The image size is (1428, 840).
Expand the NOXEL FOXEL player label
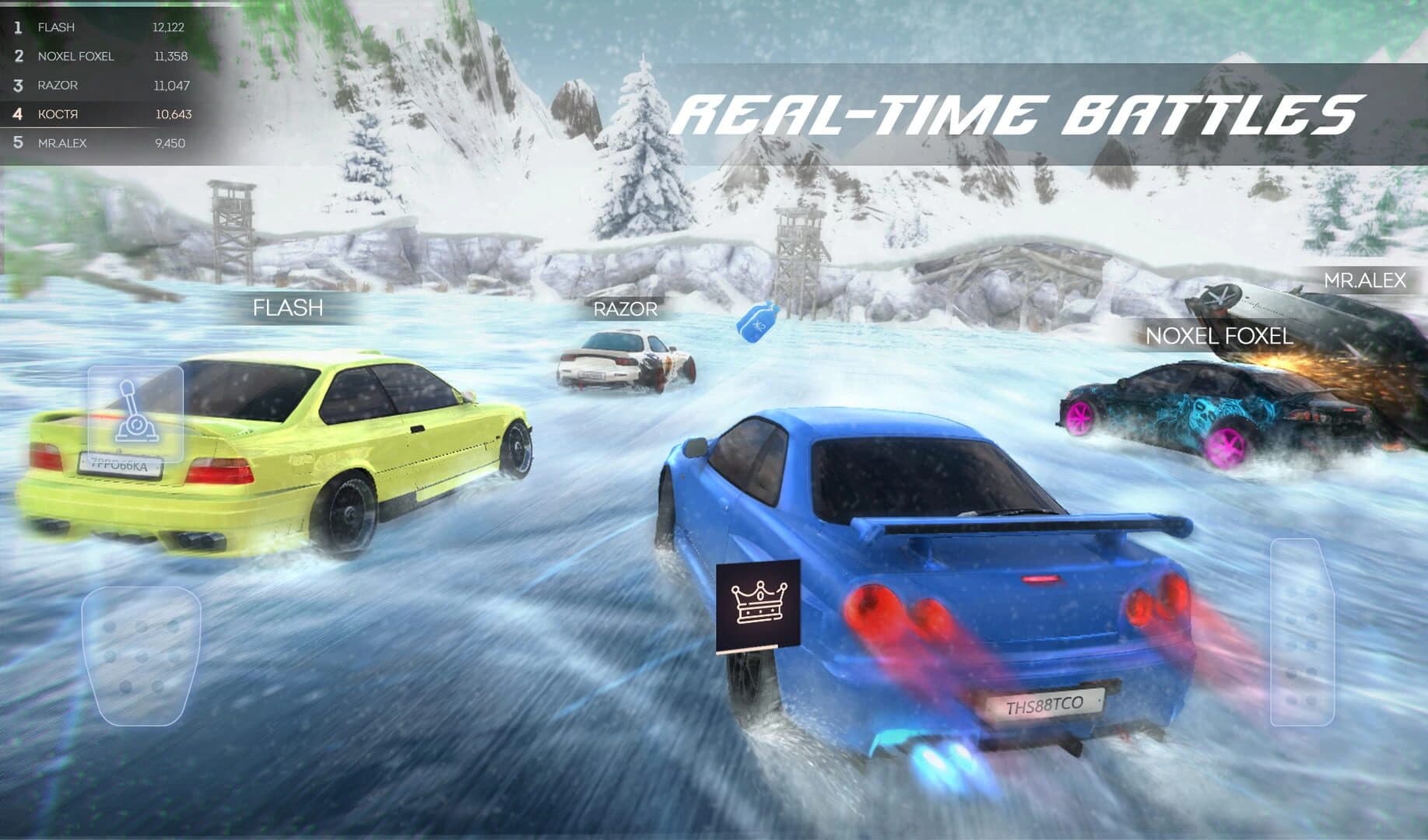click(x=1218, y=338)
